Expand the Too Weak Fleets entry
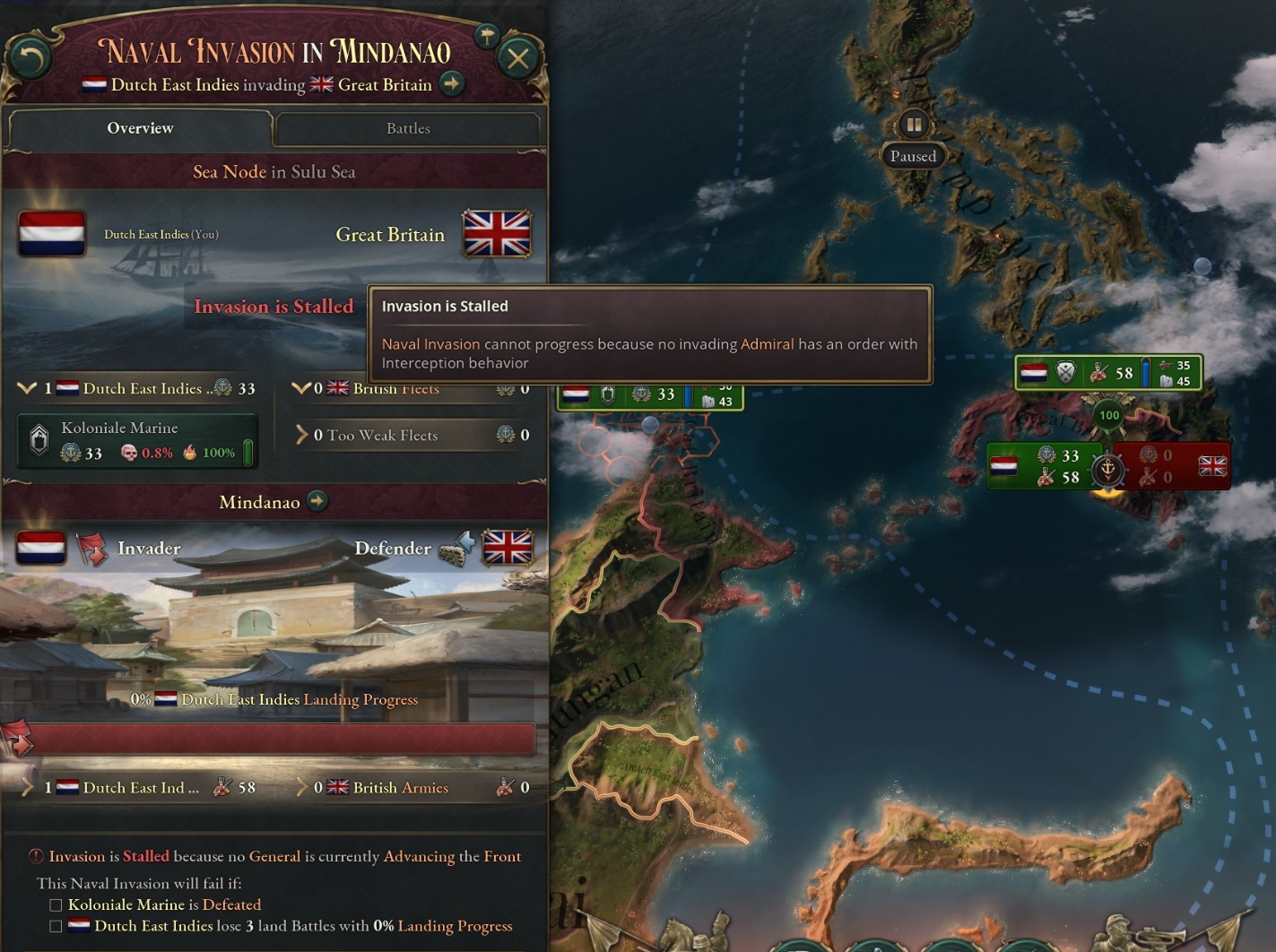1276x952 pixels. tap(302, 436)
